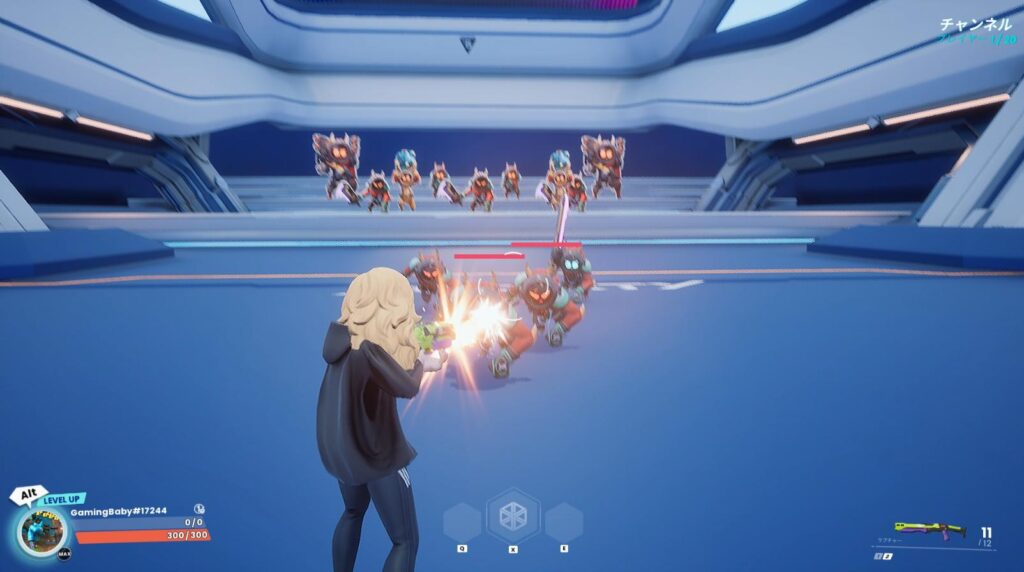Select the equipped green shotgun weapon icon

pyautogui.click(x=930, y=528)
